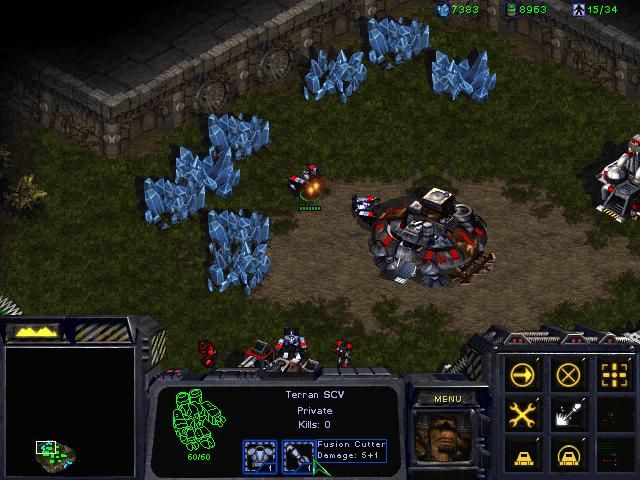Activate the Stop command

(x=568, y=375)
